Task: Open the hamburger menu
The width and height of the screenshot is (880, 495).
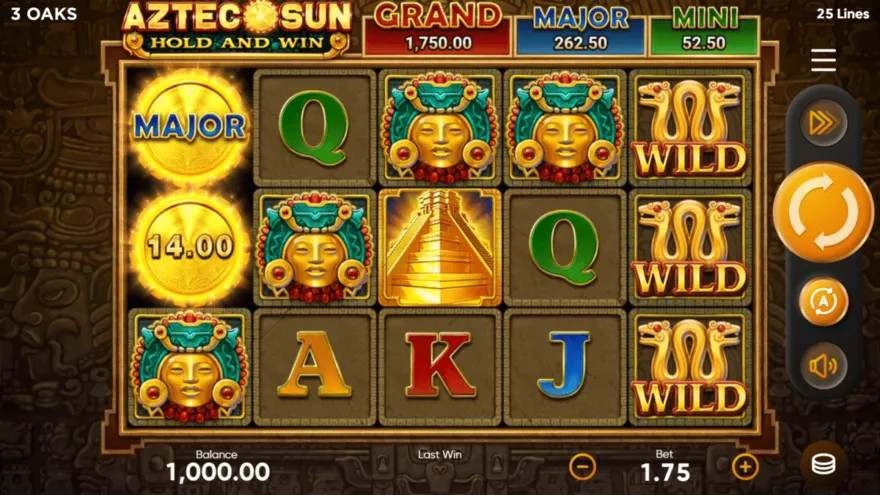Action: 823,61
